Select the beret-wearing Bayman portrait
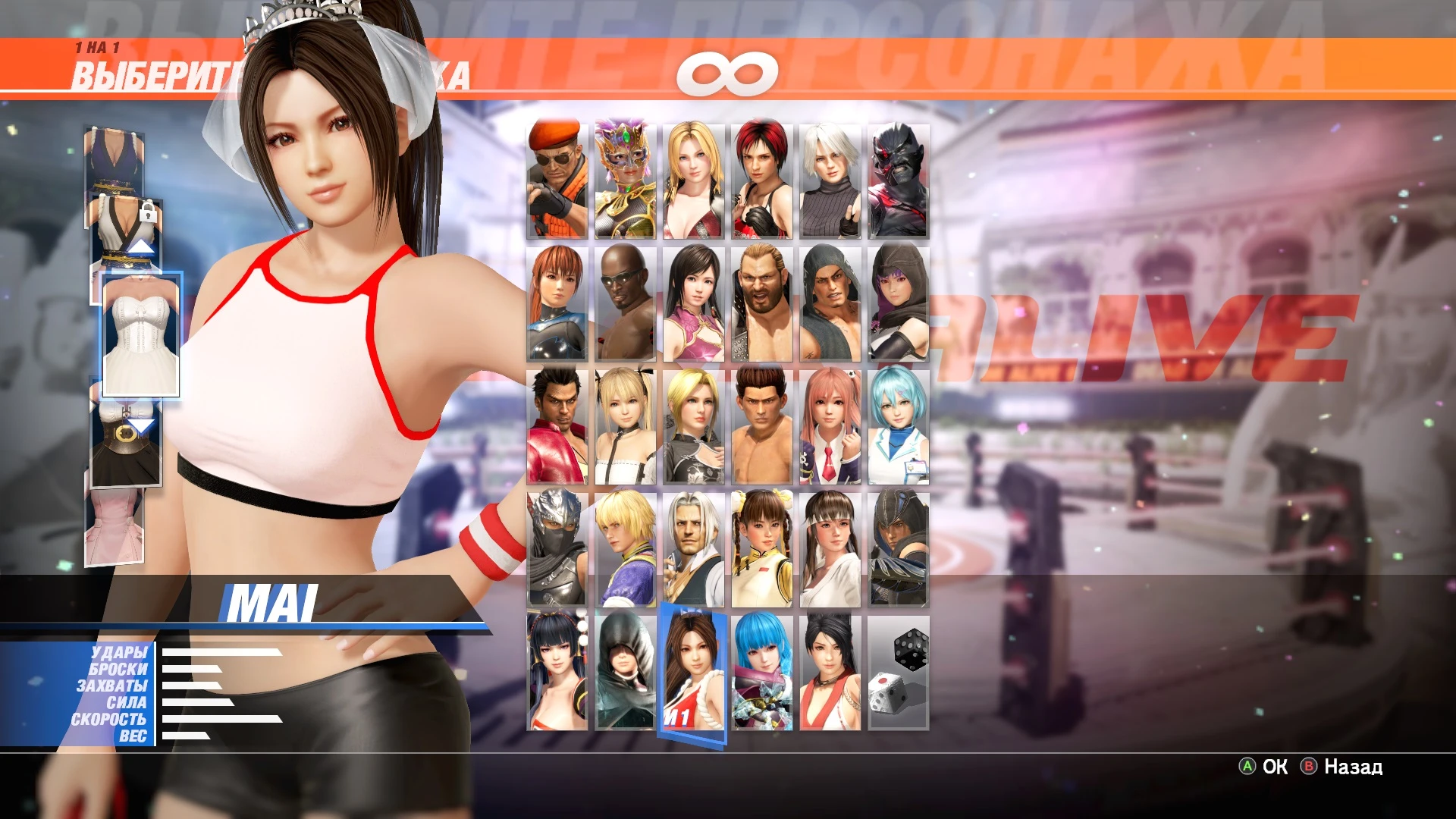The image size is (1456, 819). (x=557, y=180)
